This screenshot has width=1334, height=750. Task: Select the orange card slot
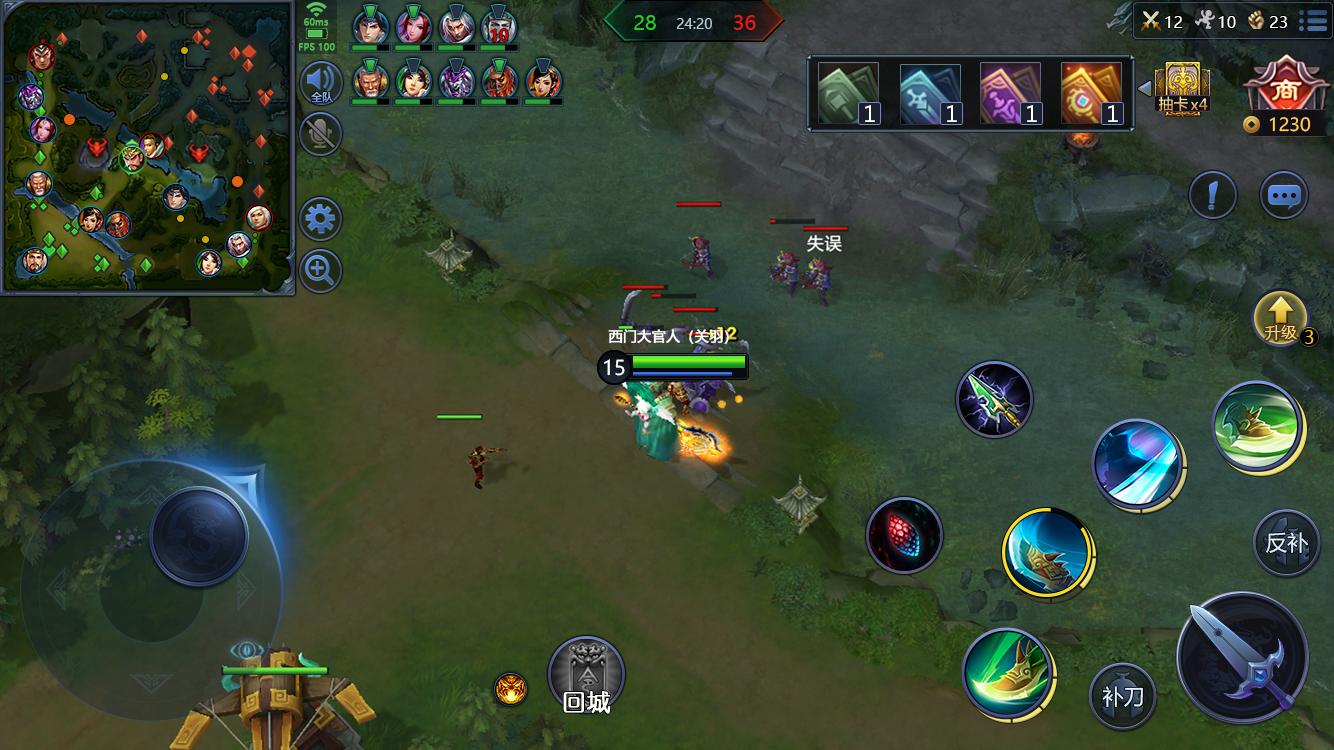pyautogui.click(x=1092, y=94)
